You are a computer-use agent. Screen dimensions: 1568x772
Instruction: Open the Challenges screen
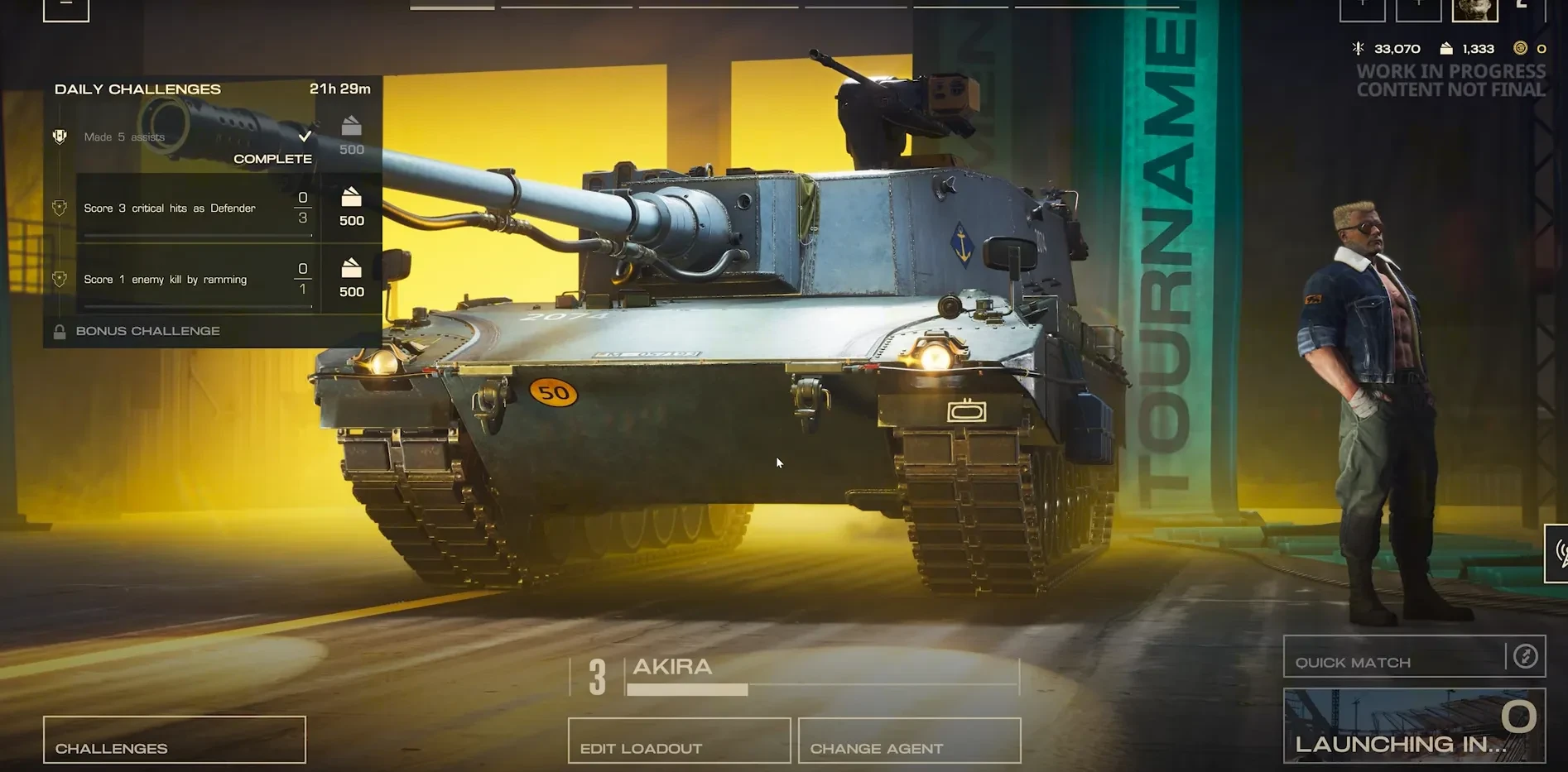(x=174, y=740)
